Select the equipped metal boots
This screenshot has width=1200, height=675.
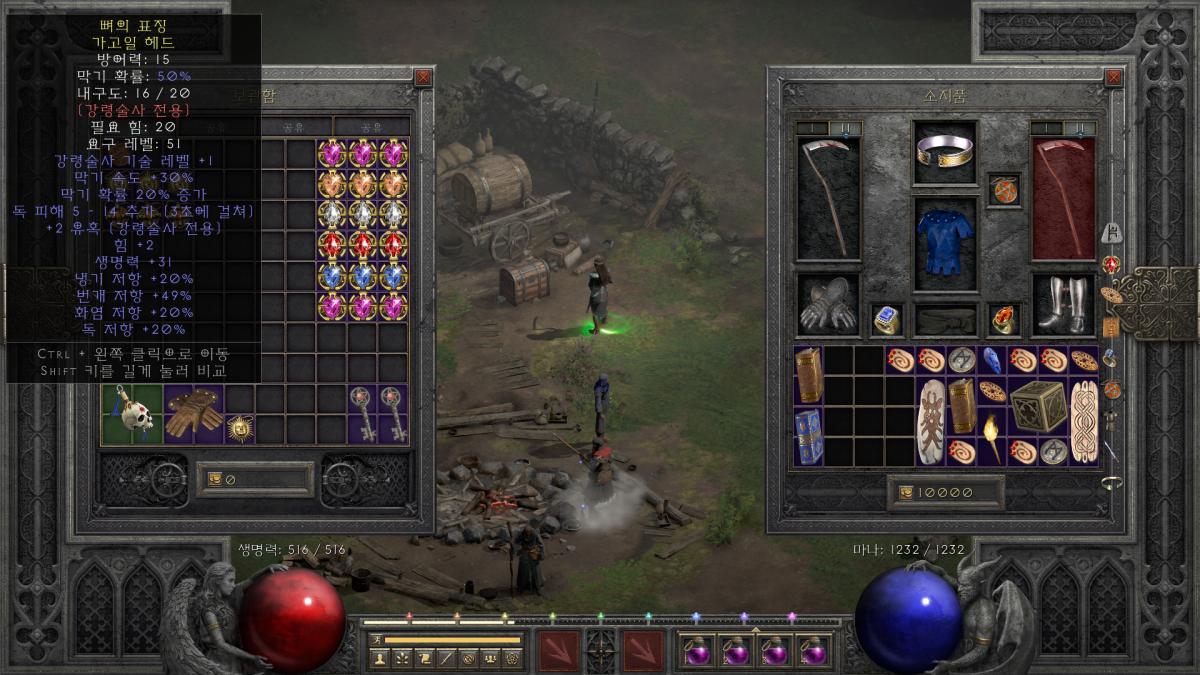click(1062, 305)
